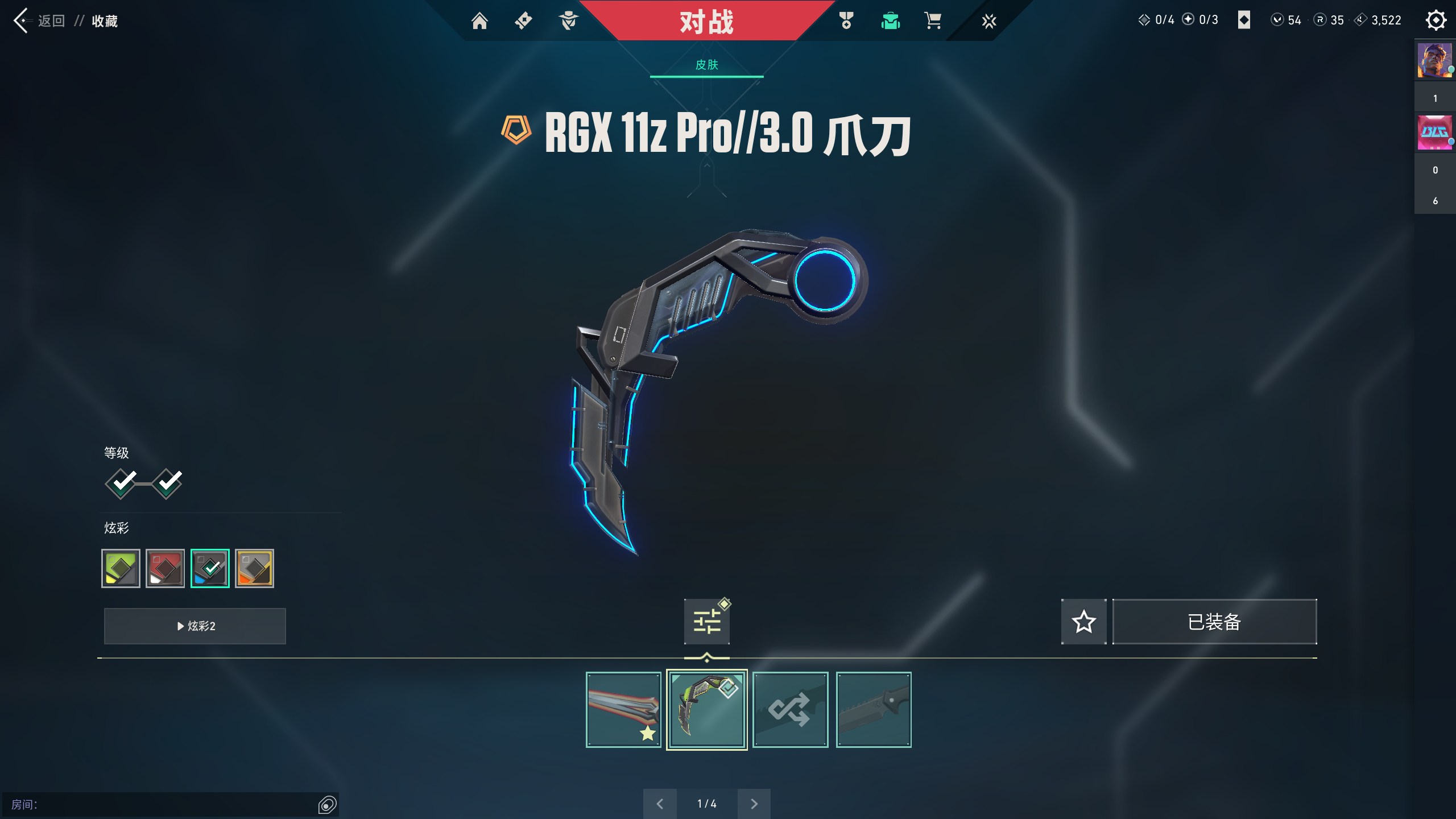Open the green collection backpack icon

pyautogui.click(x=890, y=21)
